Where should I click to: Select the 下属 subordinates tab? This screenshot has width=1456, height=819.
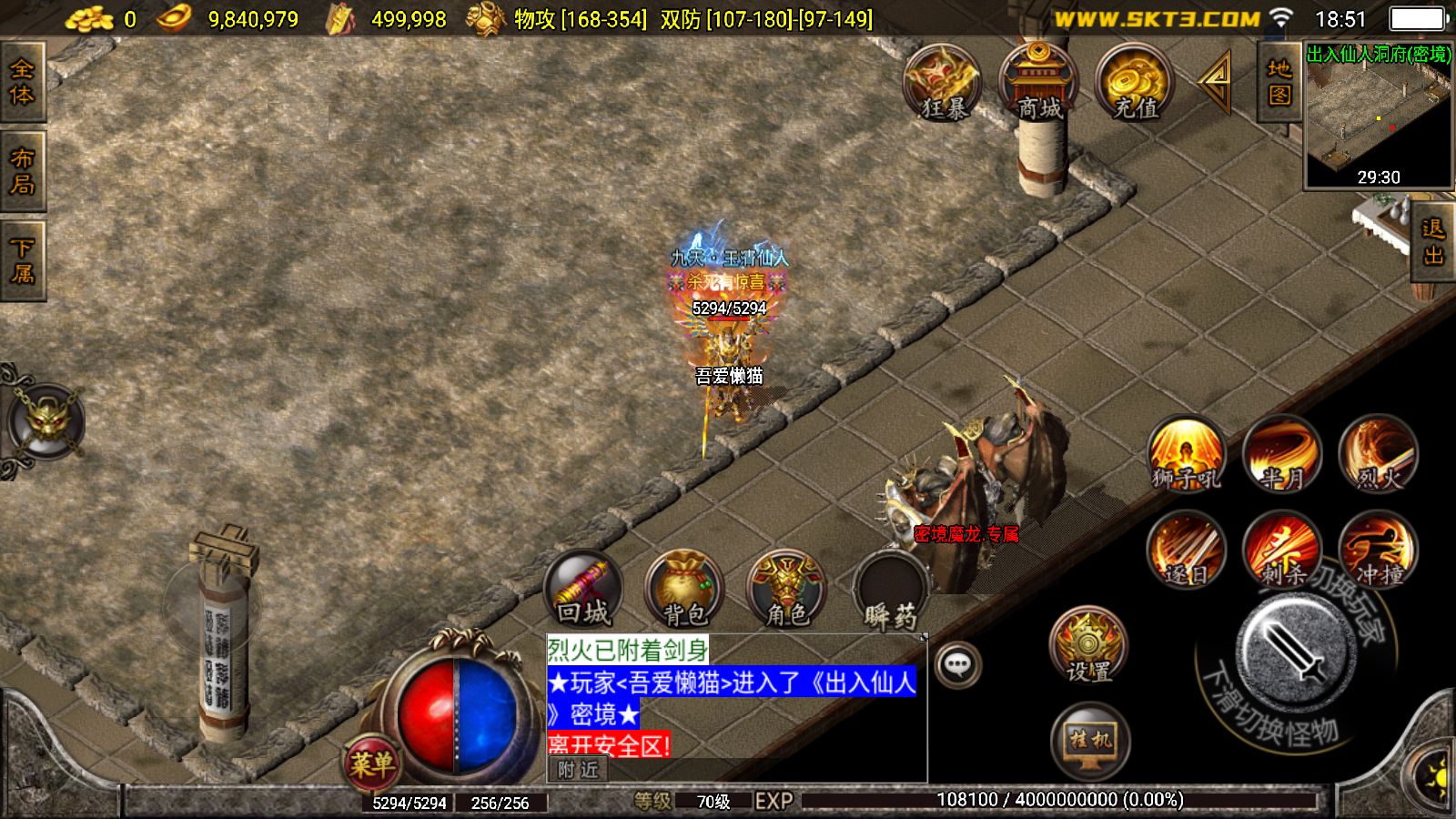22,260
